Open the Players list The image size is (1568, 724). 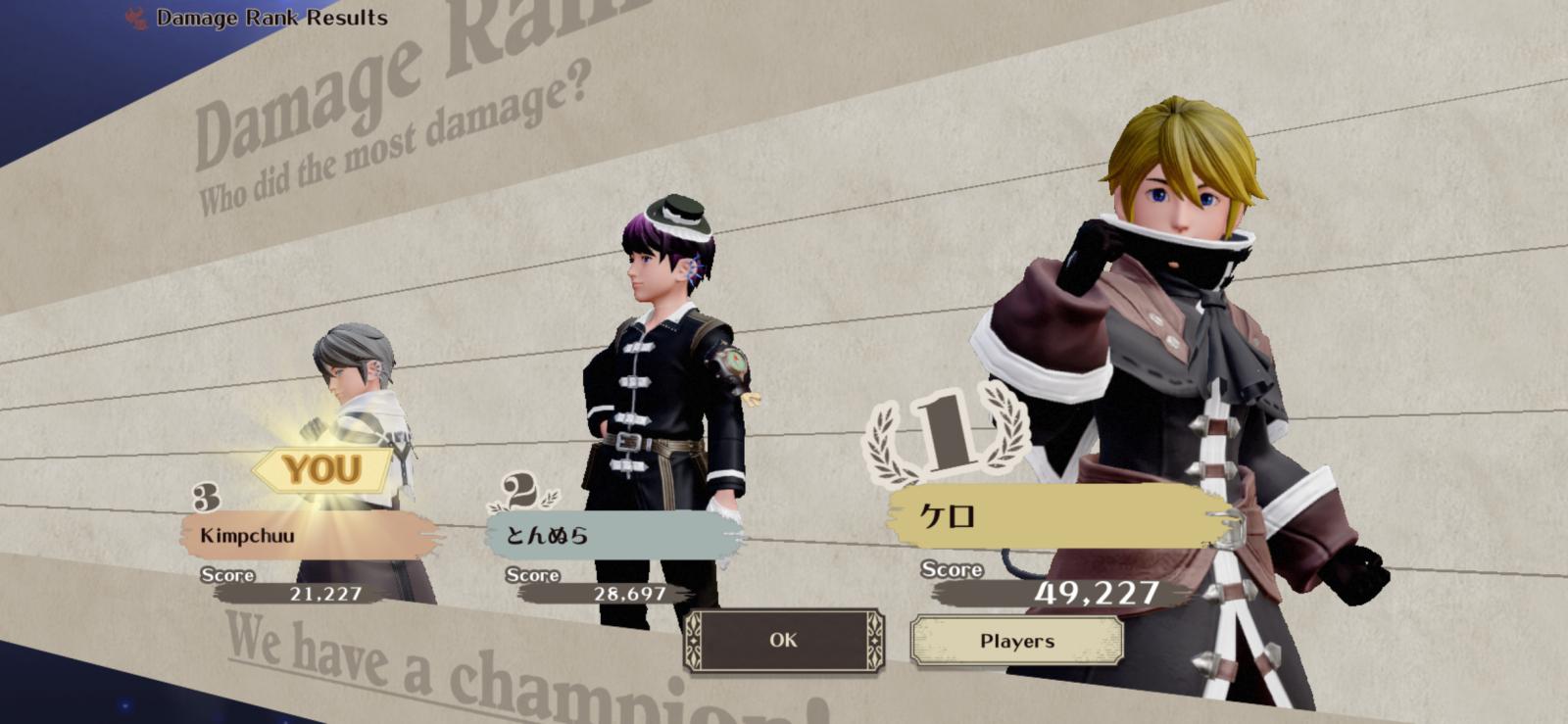1016,642
